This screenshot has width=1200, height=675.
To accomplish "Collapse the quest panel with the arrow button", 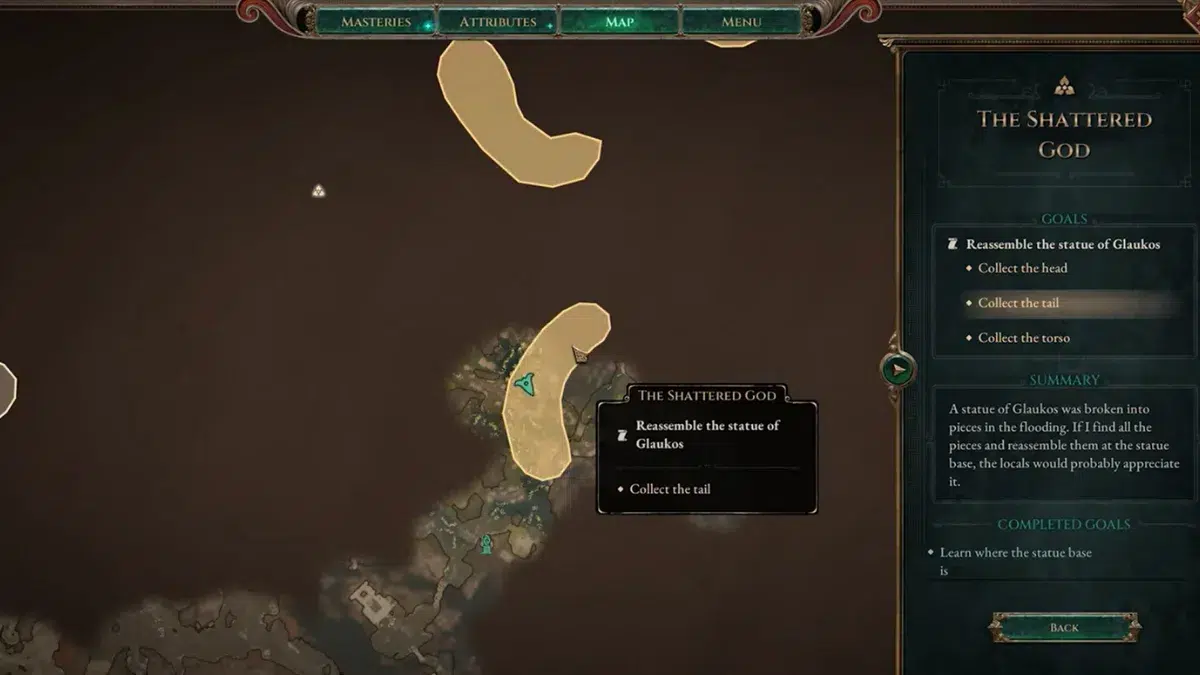I will point(898,369).
